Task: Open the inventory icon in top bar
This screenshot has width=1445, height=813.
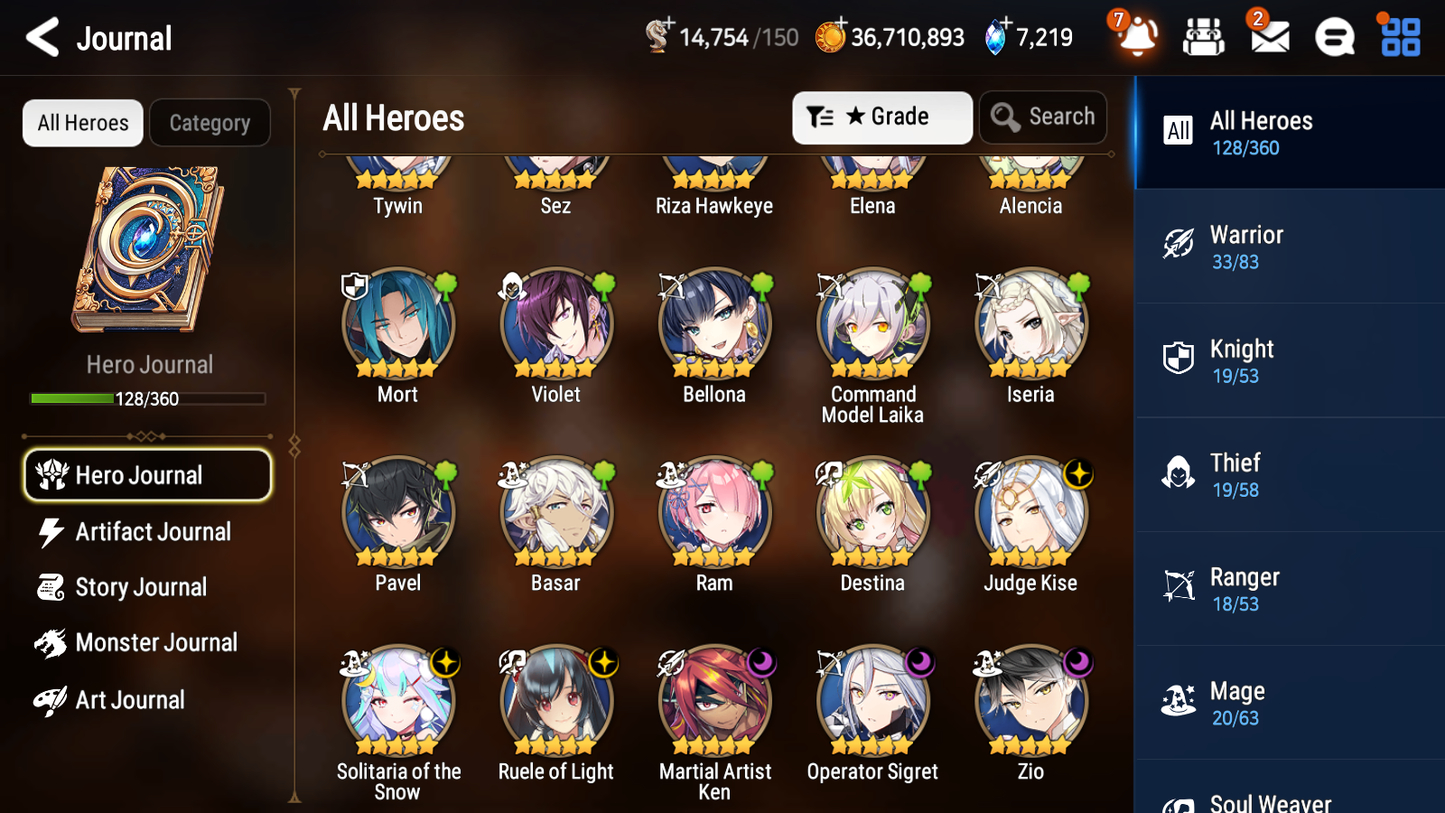Action: pyautogui.click(x=1203, y=36)
